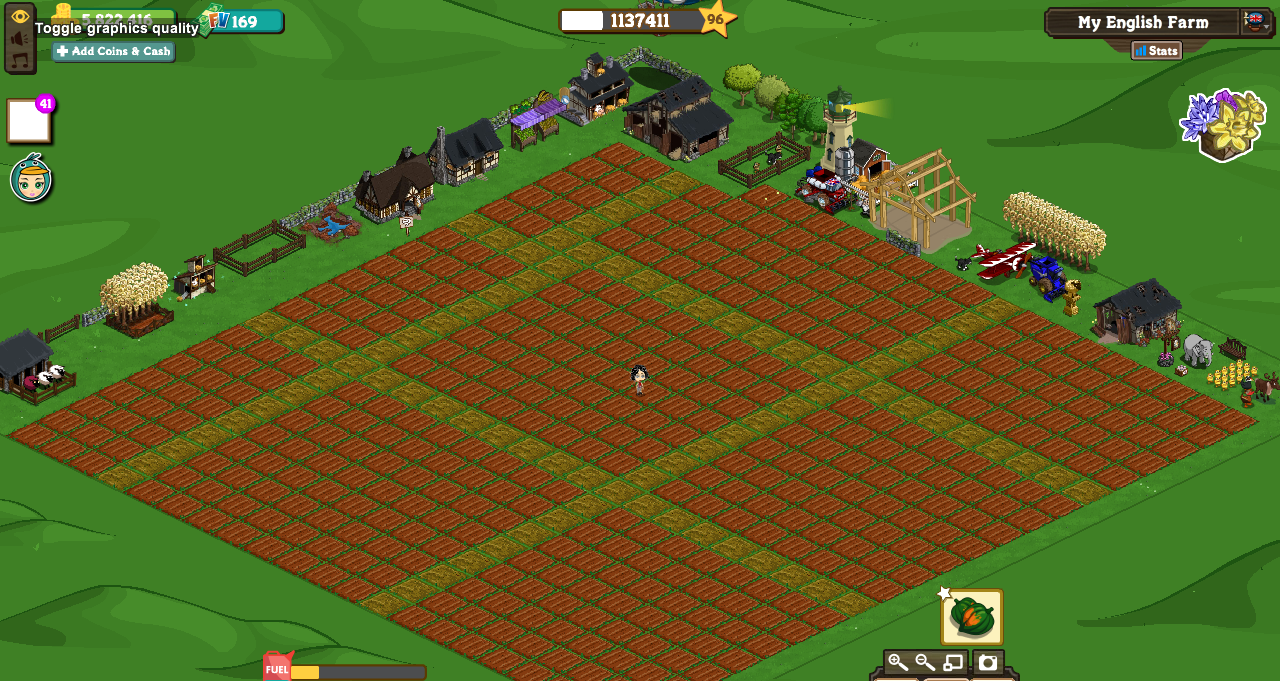This screenshot has height=681, width=1280.
Task: Click the FV farm cash counter
Action: click(242, 21)
